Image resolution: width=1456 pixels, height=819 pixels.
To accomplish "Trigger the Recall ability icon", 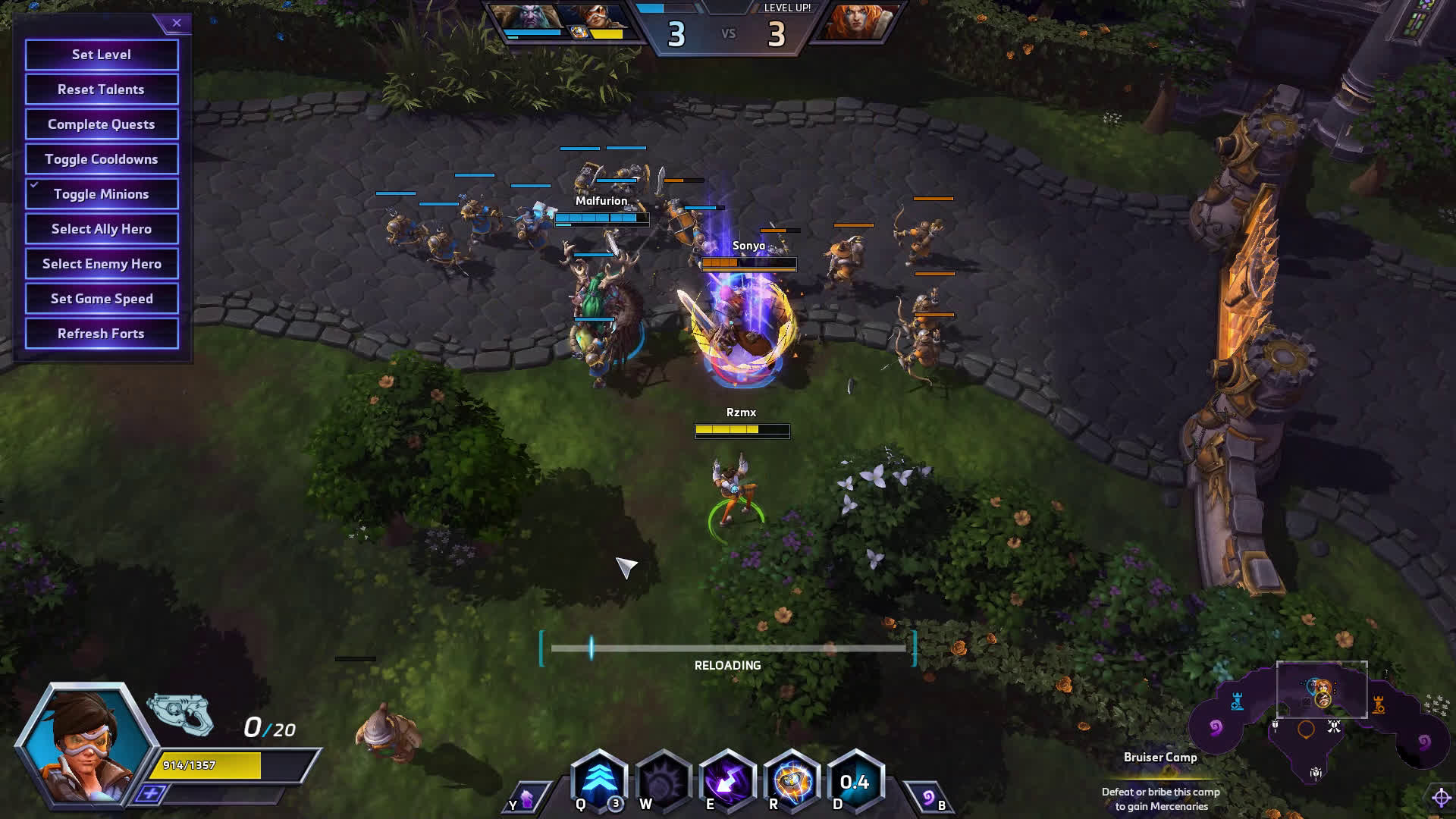I will [727, 781].
